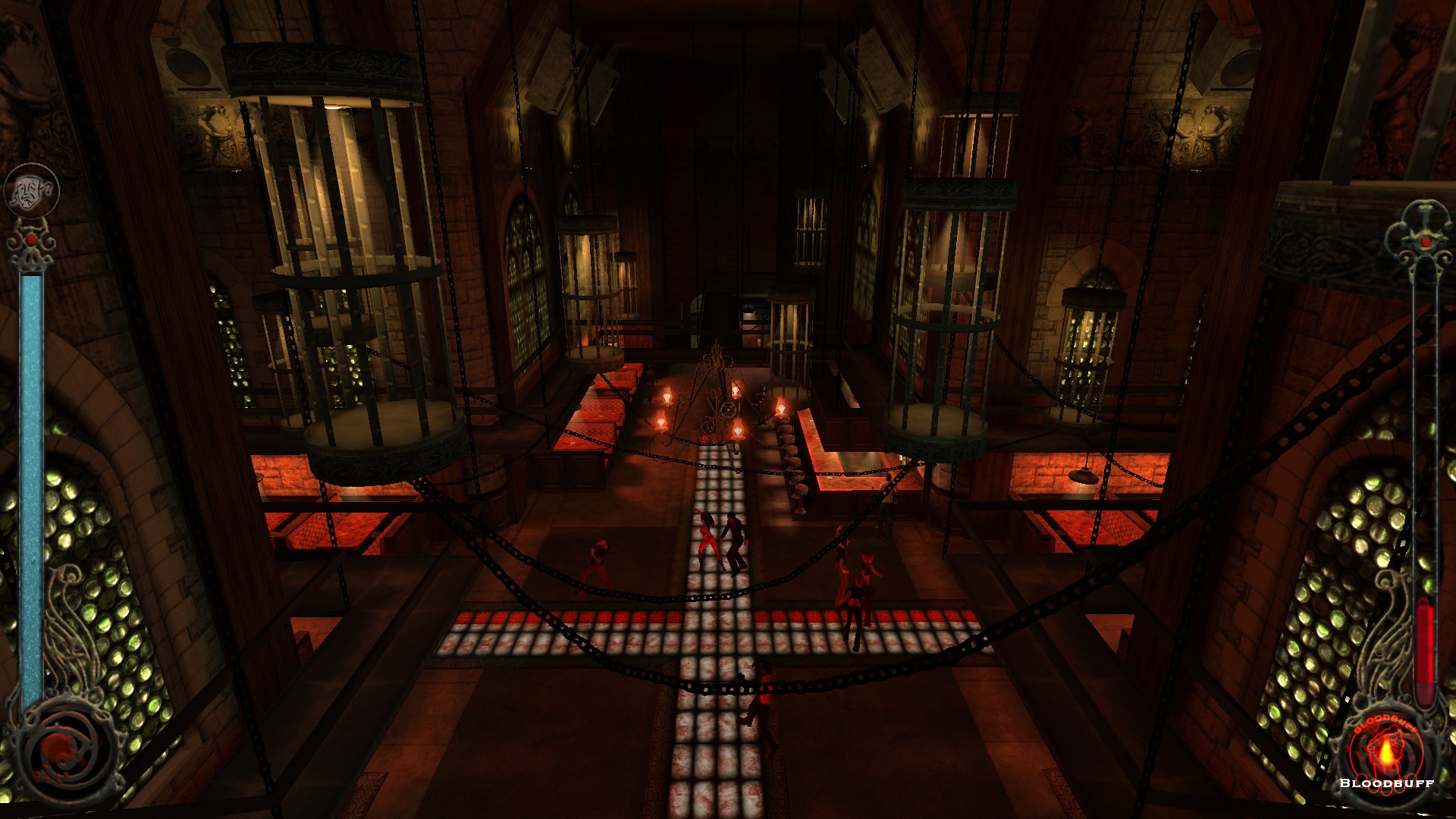Select the masquerade mask status icon
Screen dimensions: 1456x819
point(31,190)
